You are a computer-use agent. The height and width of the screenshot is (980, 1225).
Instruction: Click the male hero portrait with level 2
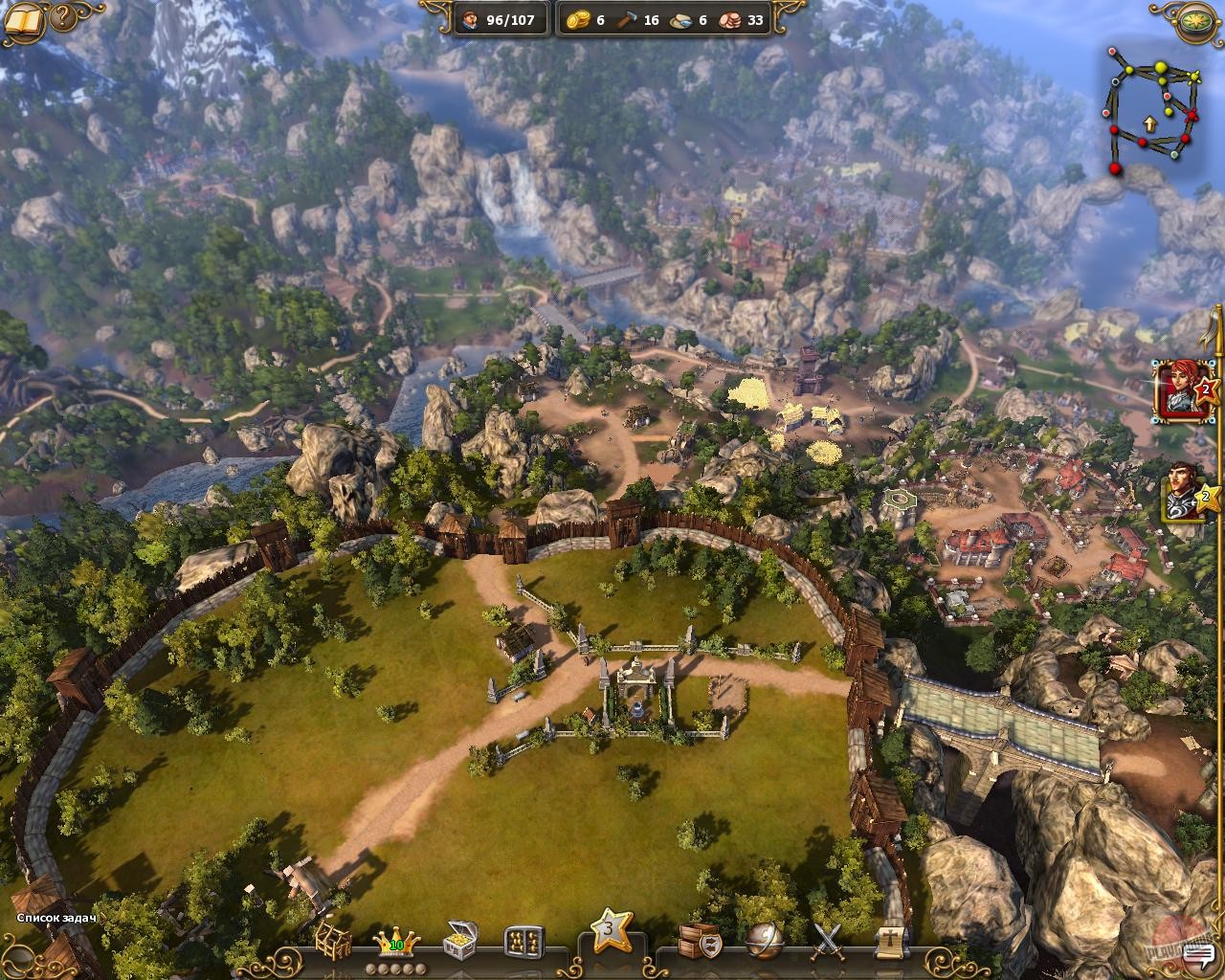click(x=1182, y=496)
